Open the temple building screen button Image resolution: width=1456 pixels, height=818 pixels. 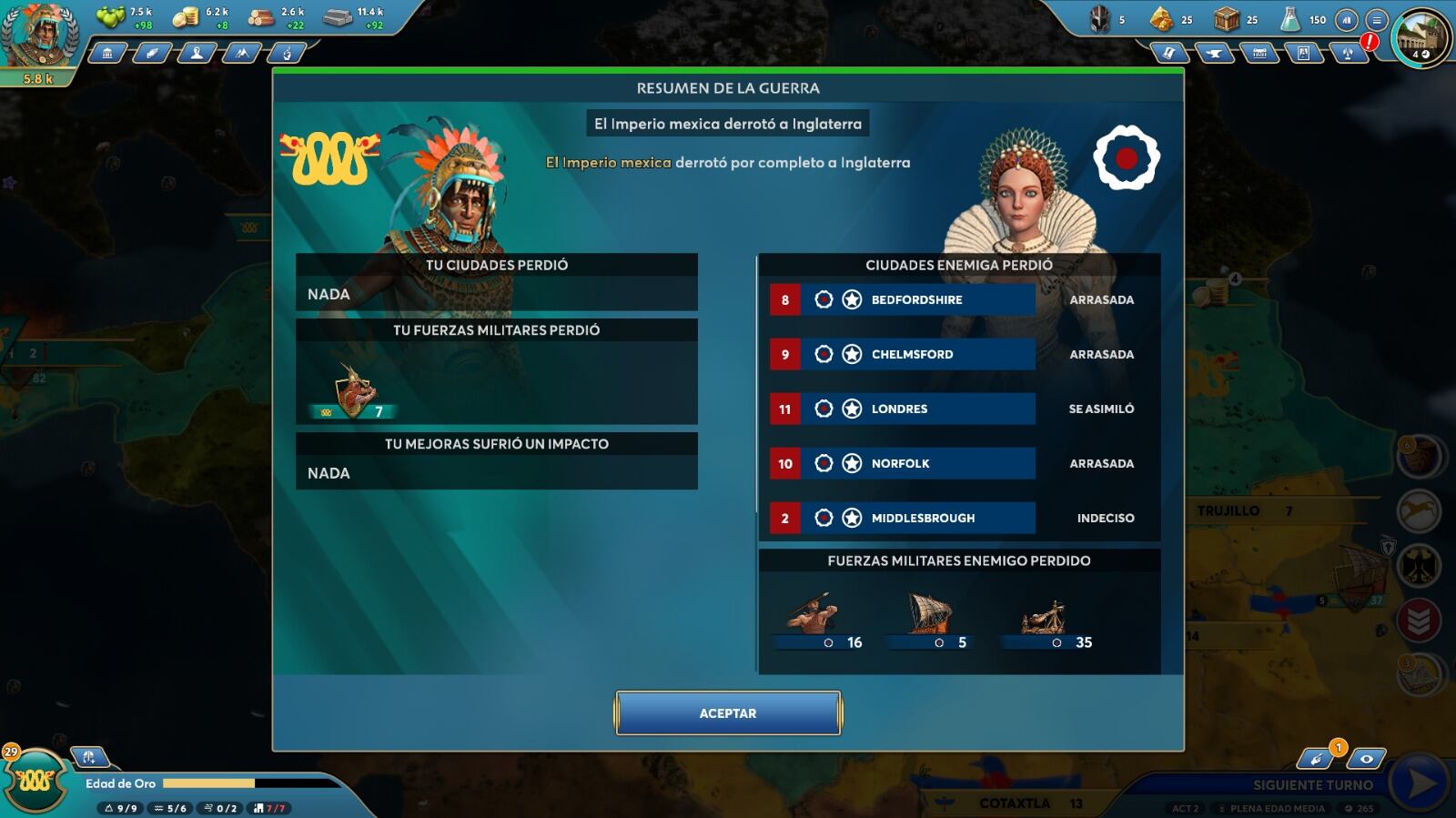tap(107, 54)
